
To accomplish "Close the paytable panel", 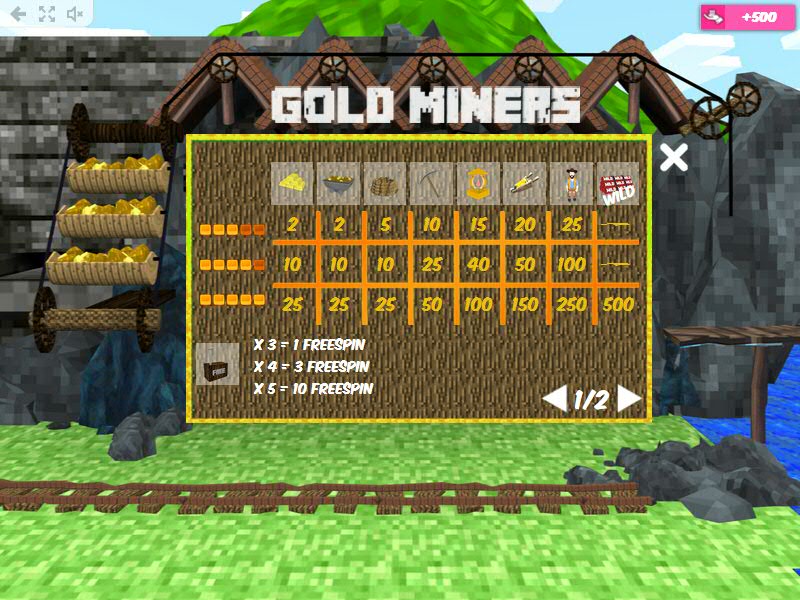I will point(674,157).
